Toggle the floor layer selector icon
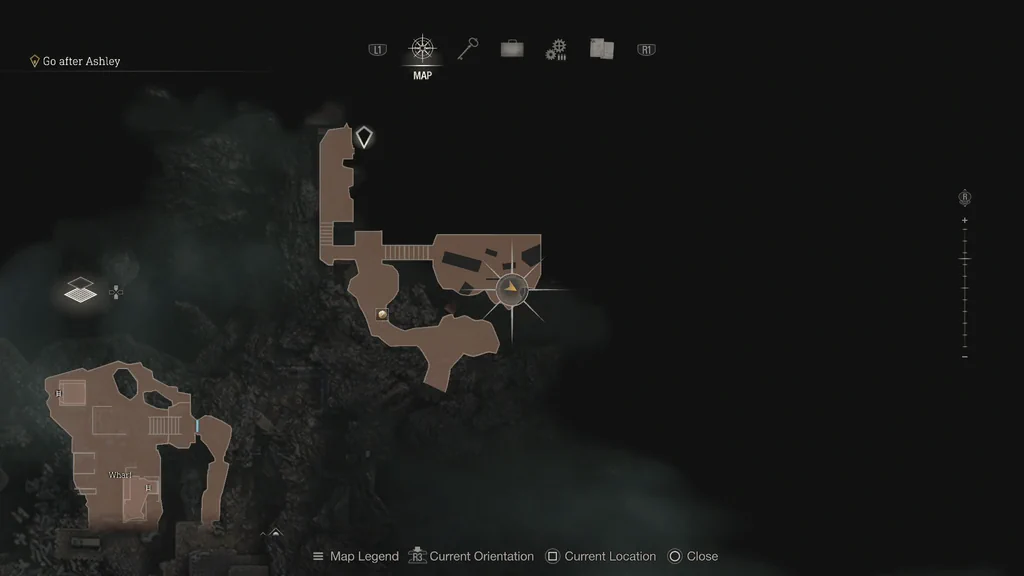 pos(81,291)
